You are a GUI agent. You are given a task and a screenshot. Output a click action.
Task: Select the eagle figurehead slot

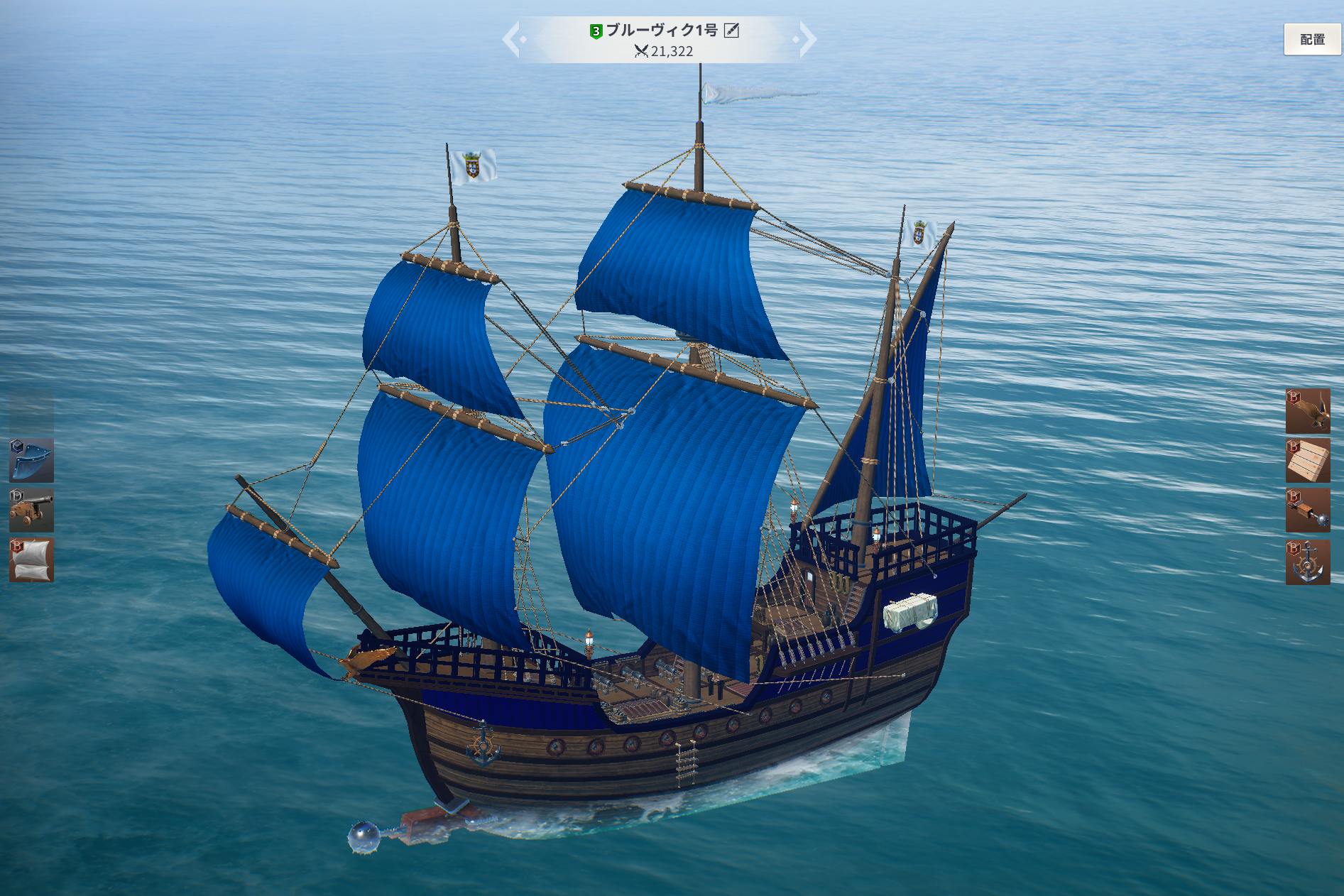pyautogui.click(x=1307, y=410)
